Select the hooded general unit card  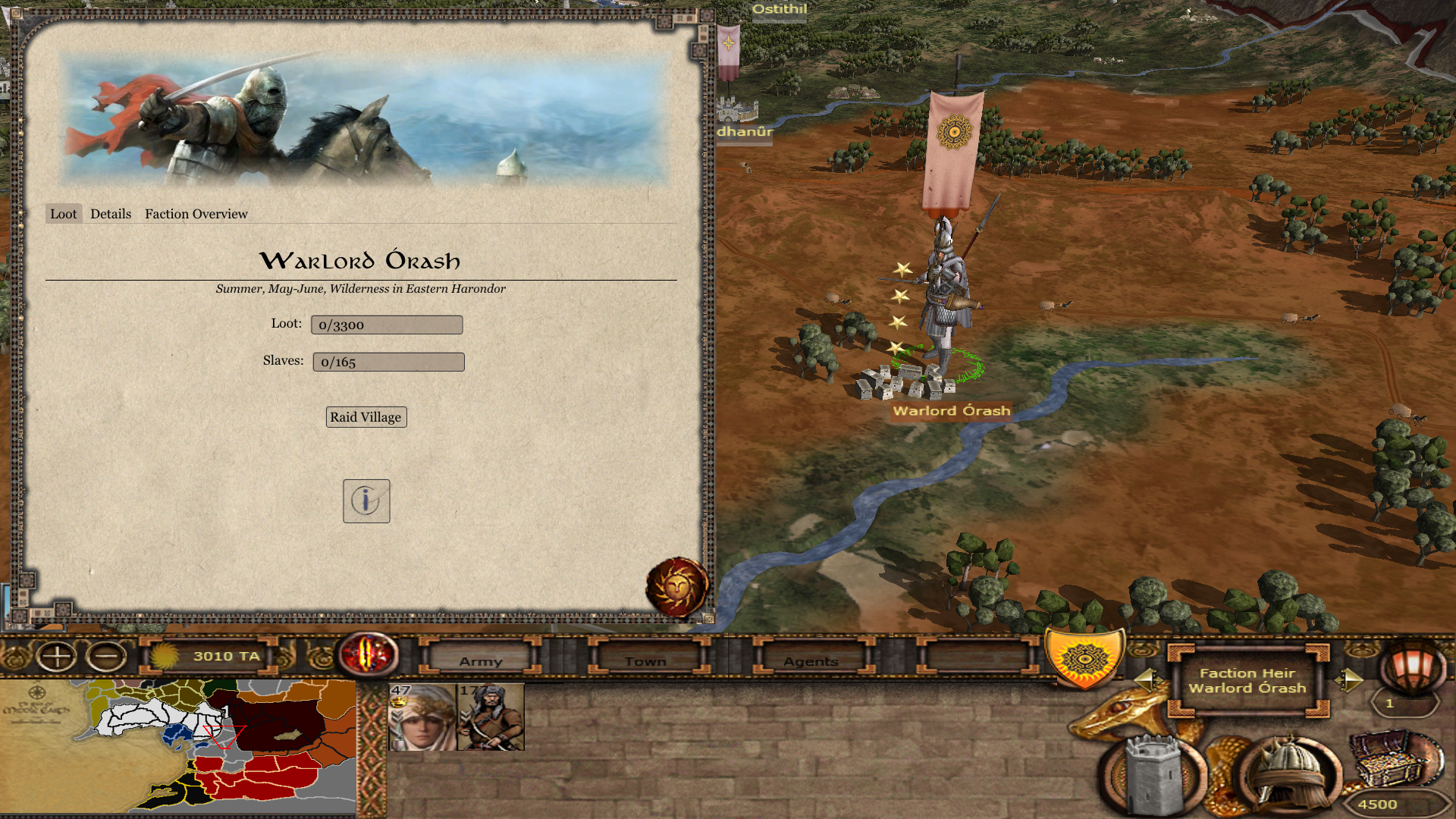pyautogui.click(x=422, y=717)
